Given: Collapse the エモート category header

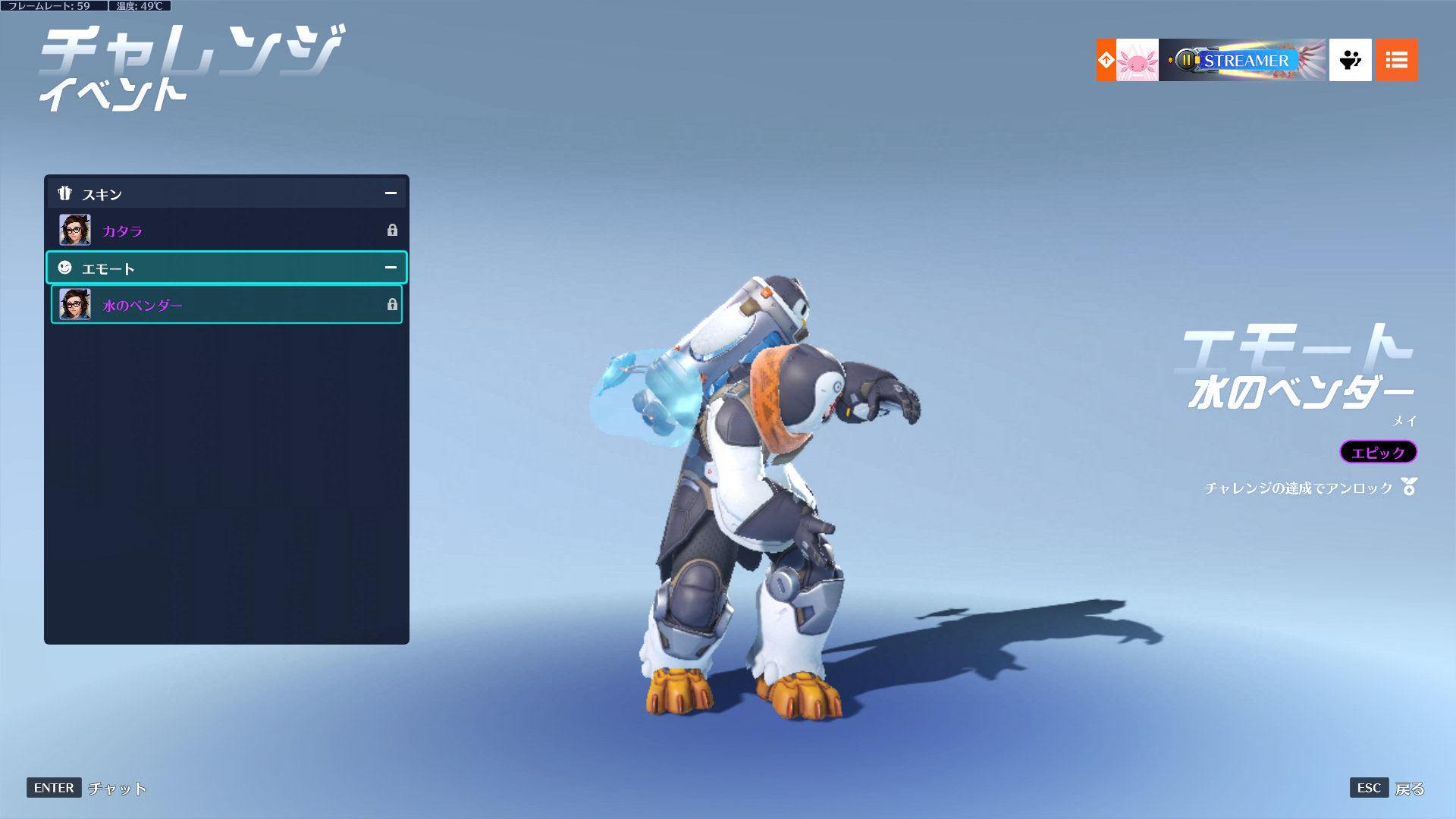Looking at the screenshot, I should [390, 268].
